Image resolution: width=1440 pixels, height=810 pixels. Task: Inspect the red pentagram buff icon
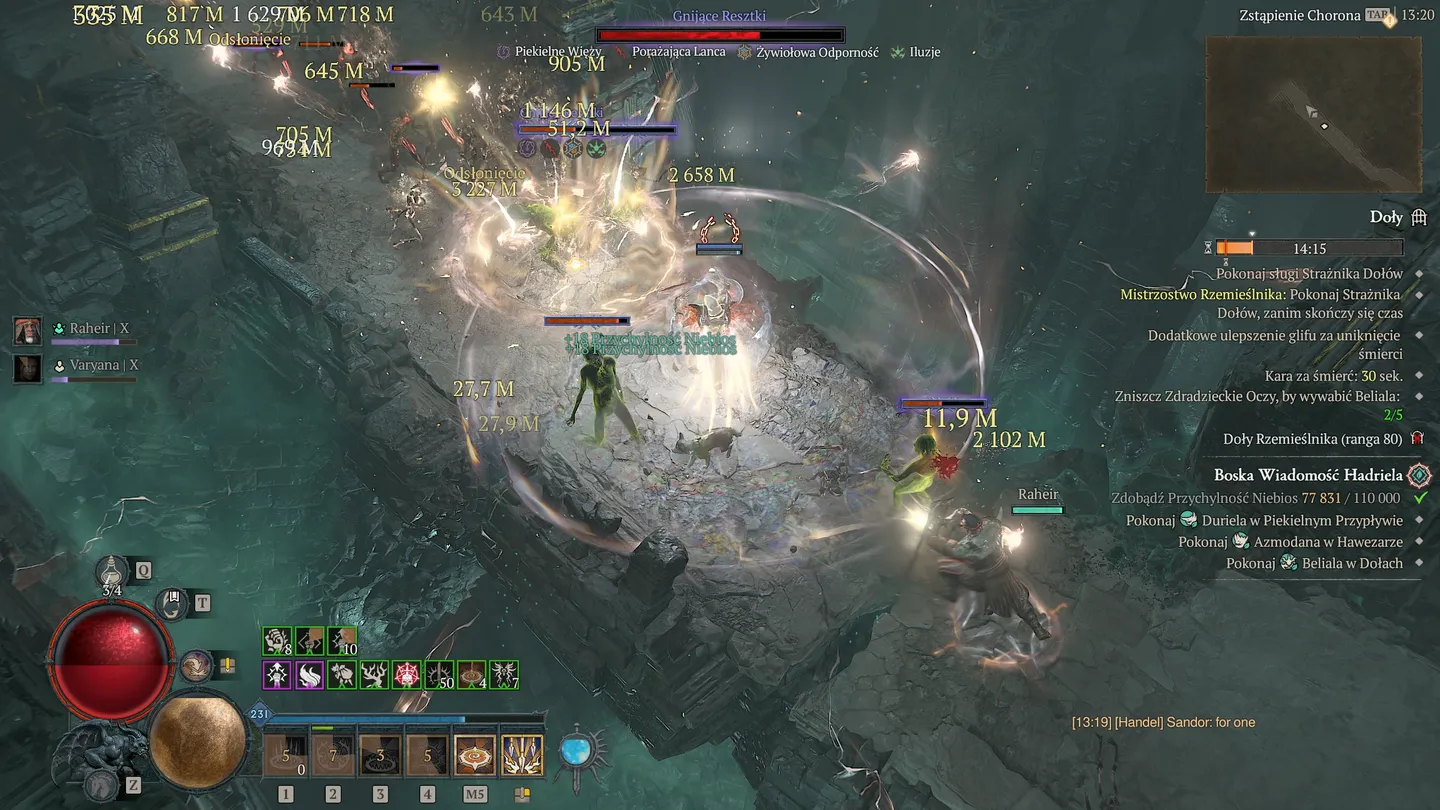pos(407,675)
